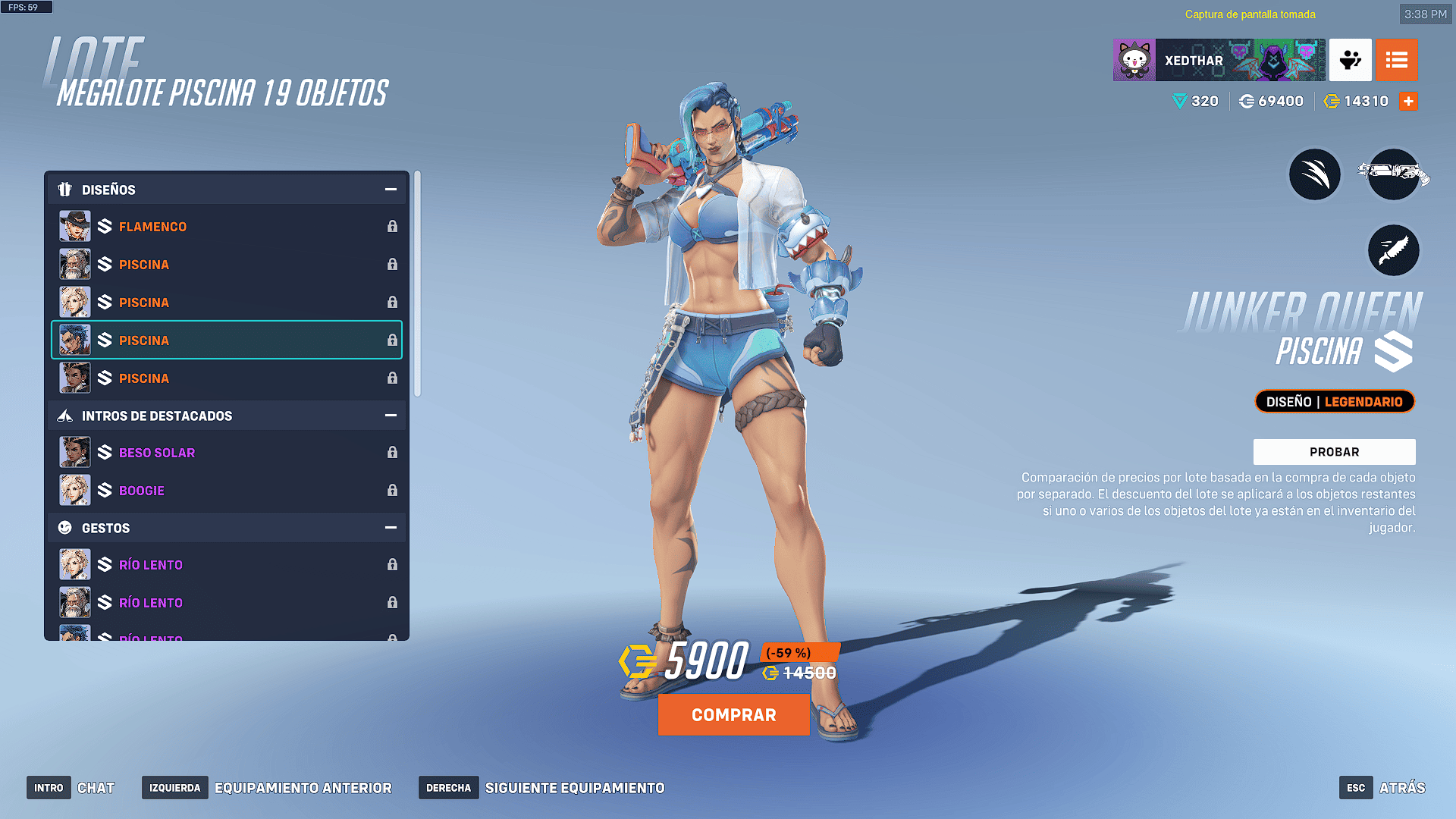Collapse the Intros de Destacados section
The width and height of the screenshot is (1456, 819).
tap(391, 416)
